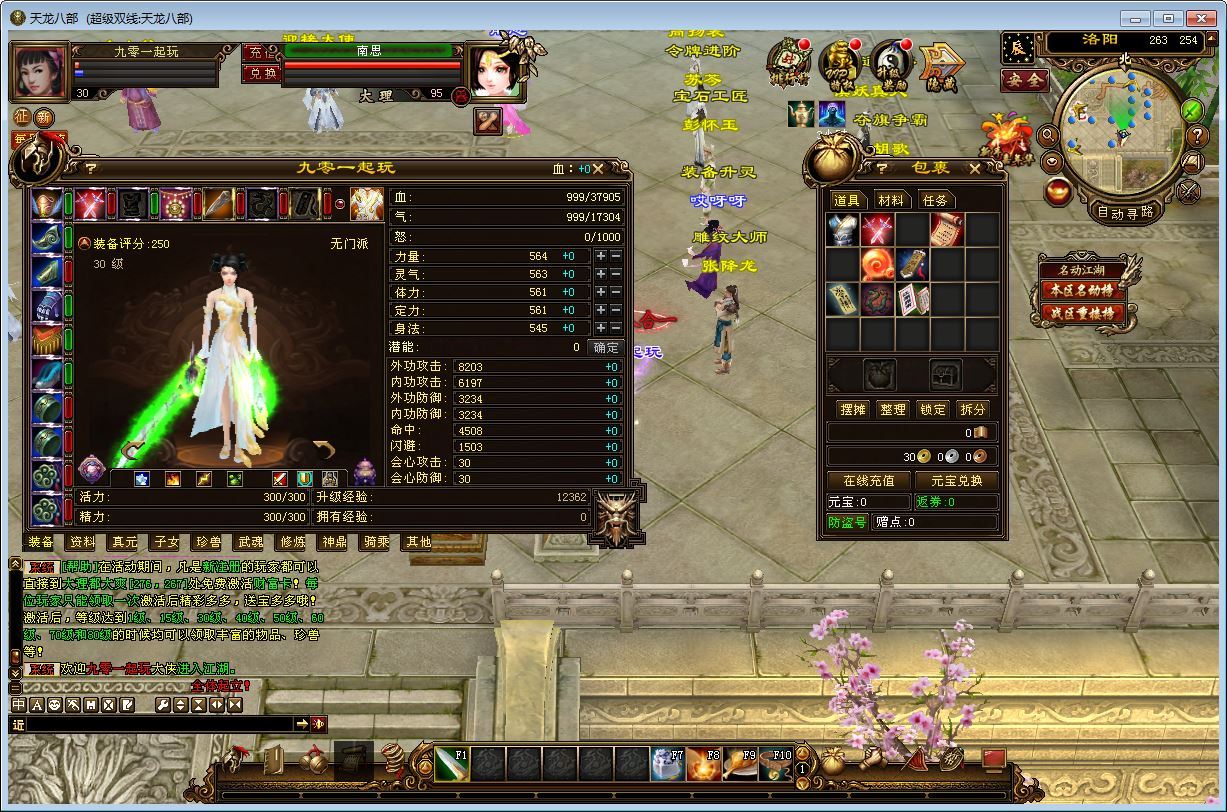Lock items using the 锁定 button

[x=932, y=409]
